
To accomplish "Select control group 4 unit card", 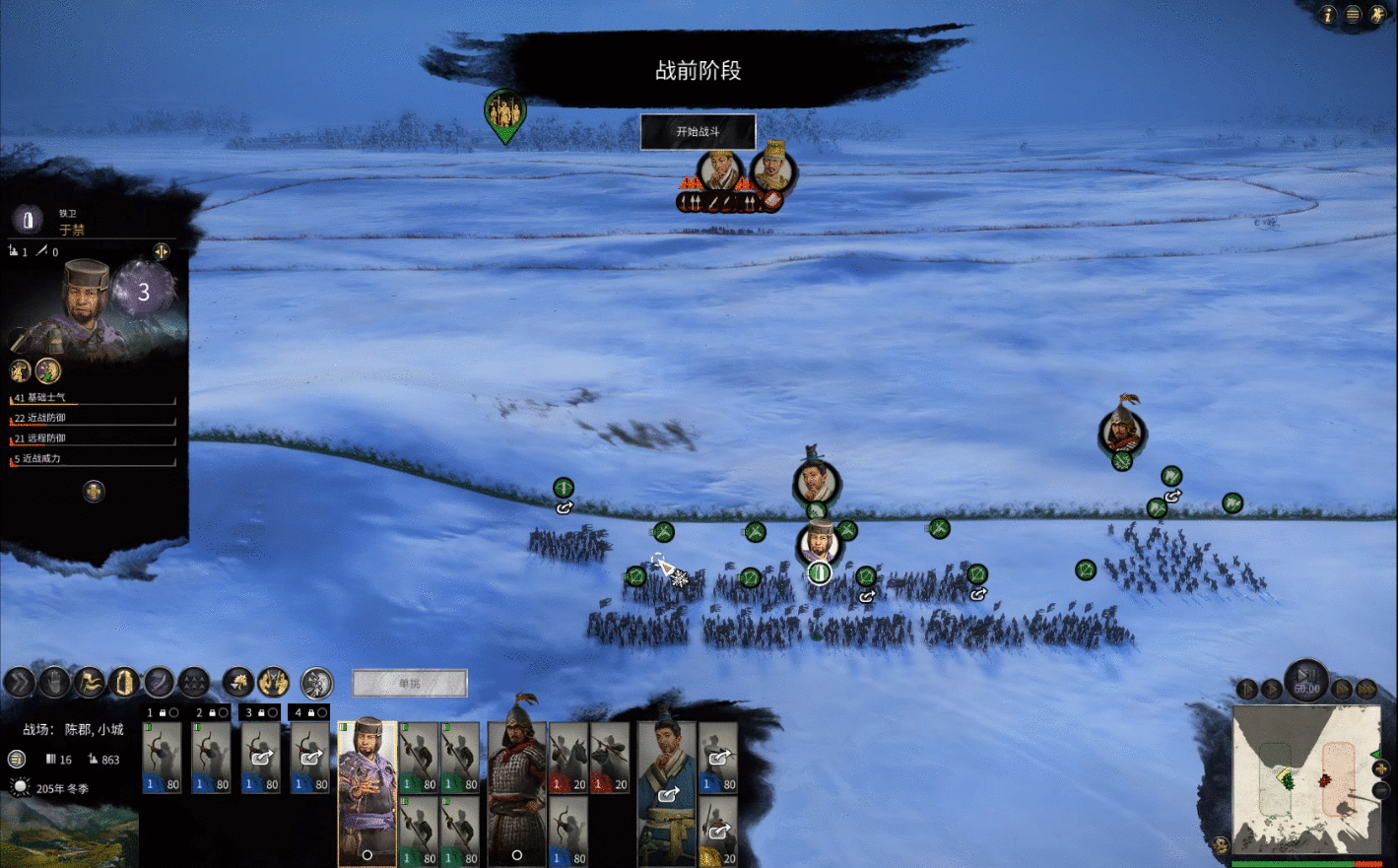I will coord(310,758).
